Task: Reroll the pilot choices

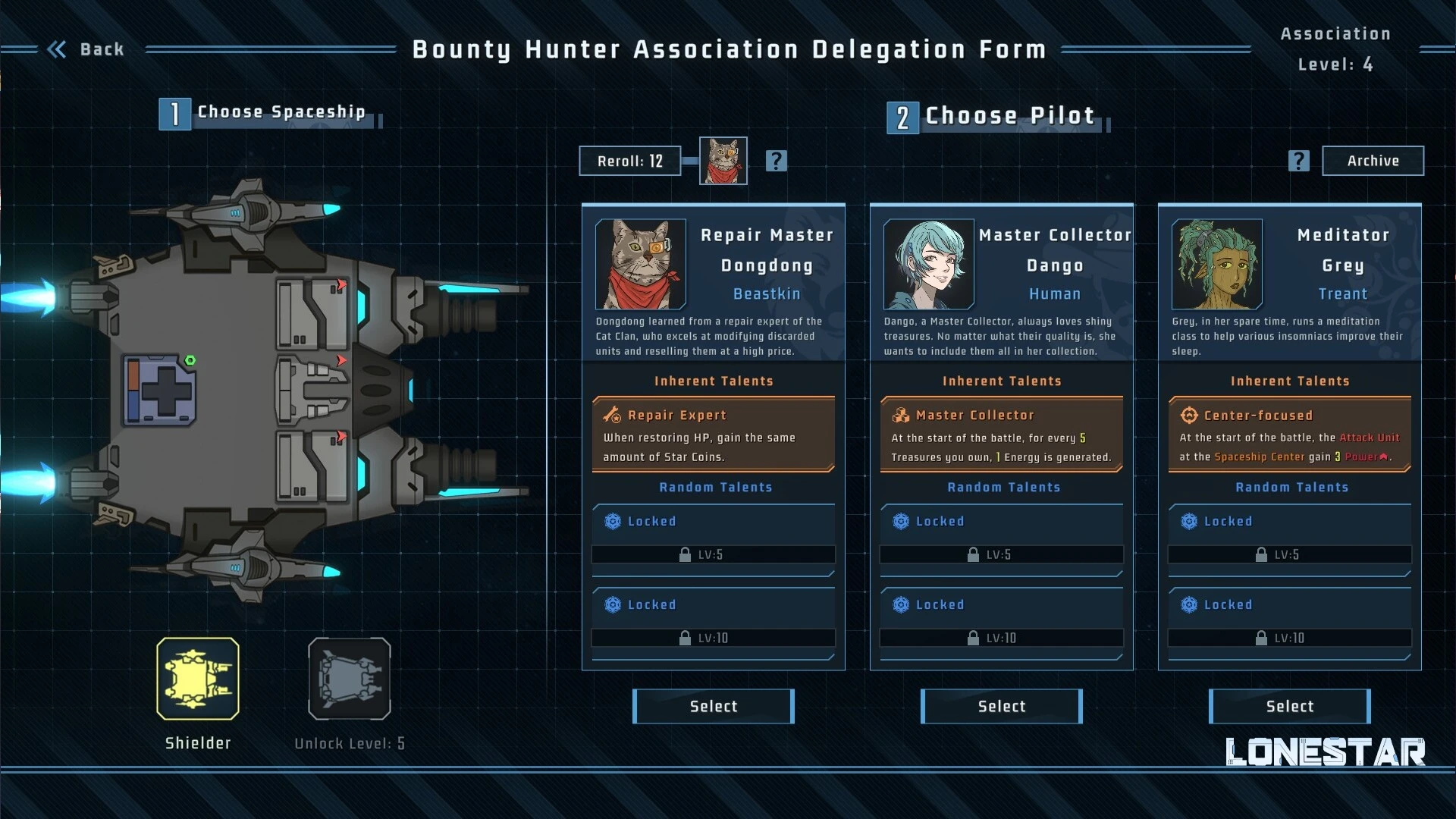Action: [x=629, y=161]
